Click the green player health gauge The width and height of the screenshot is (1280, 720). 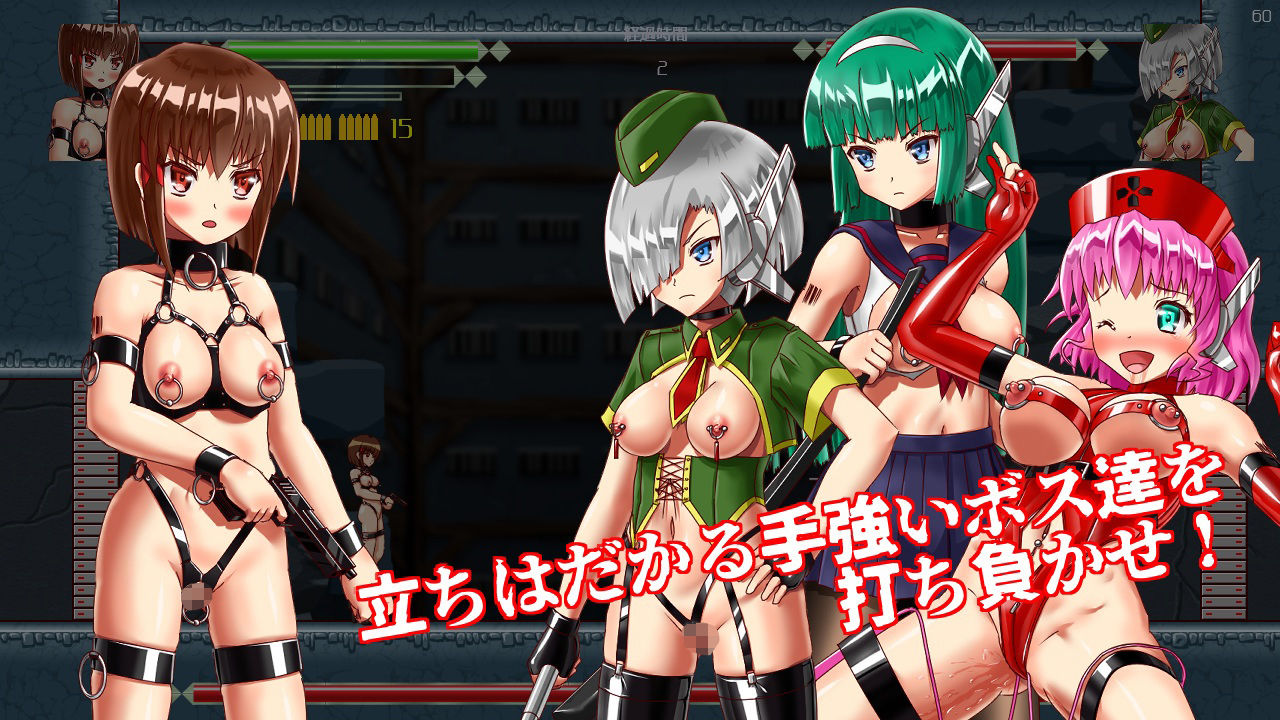(x=400, y=51)
